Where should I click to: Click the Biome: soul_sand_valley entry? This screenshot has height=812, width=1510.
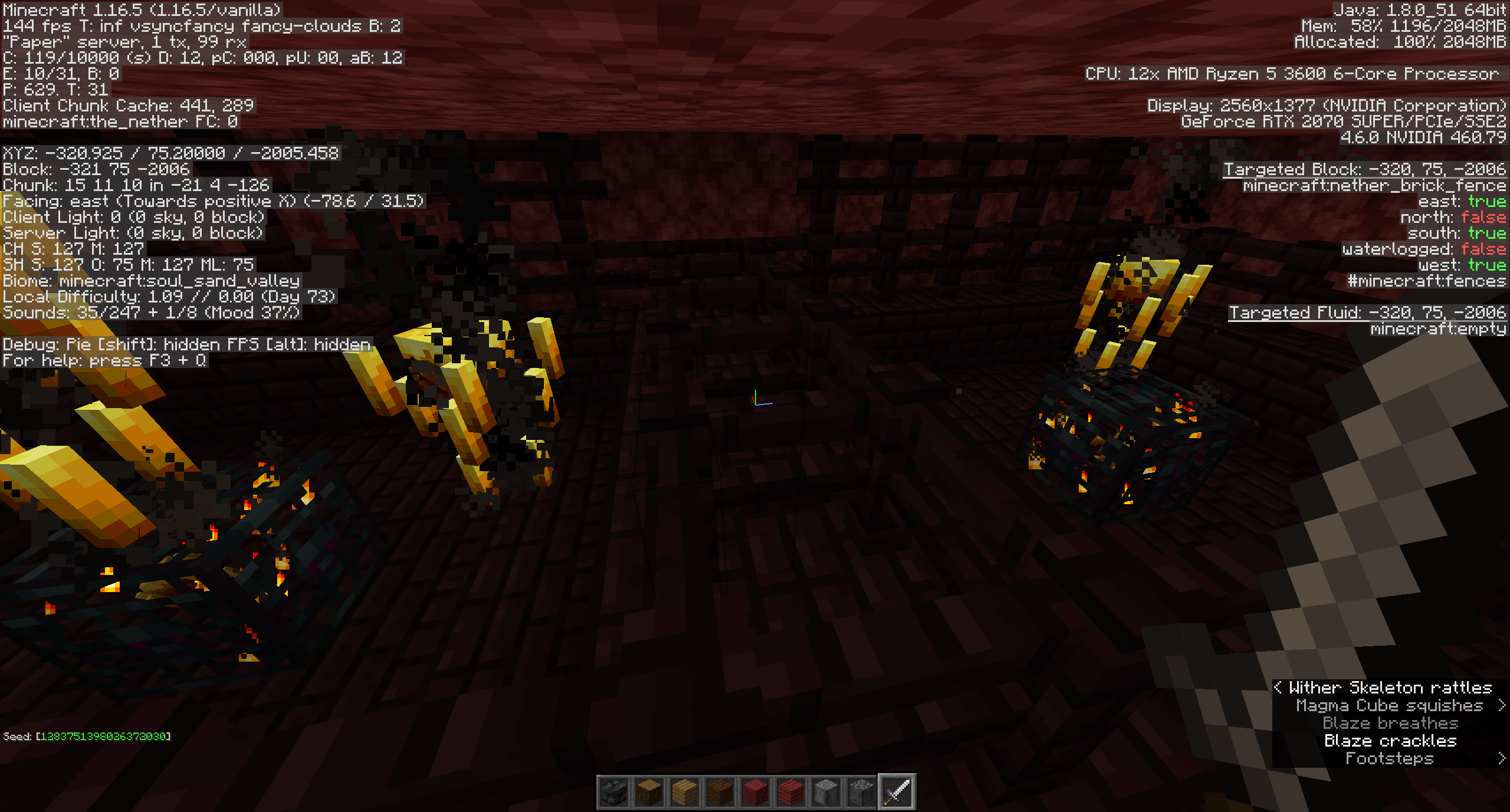pyautogui.click(x=150, y=281)
